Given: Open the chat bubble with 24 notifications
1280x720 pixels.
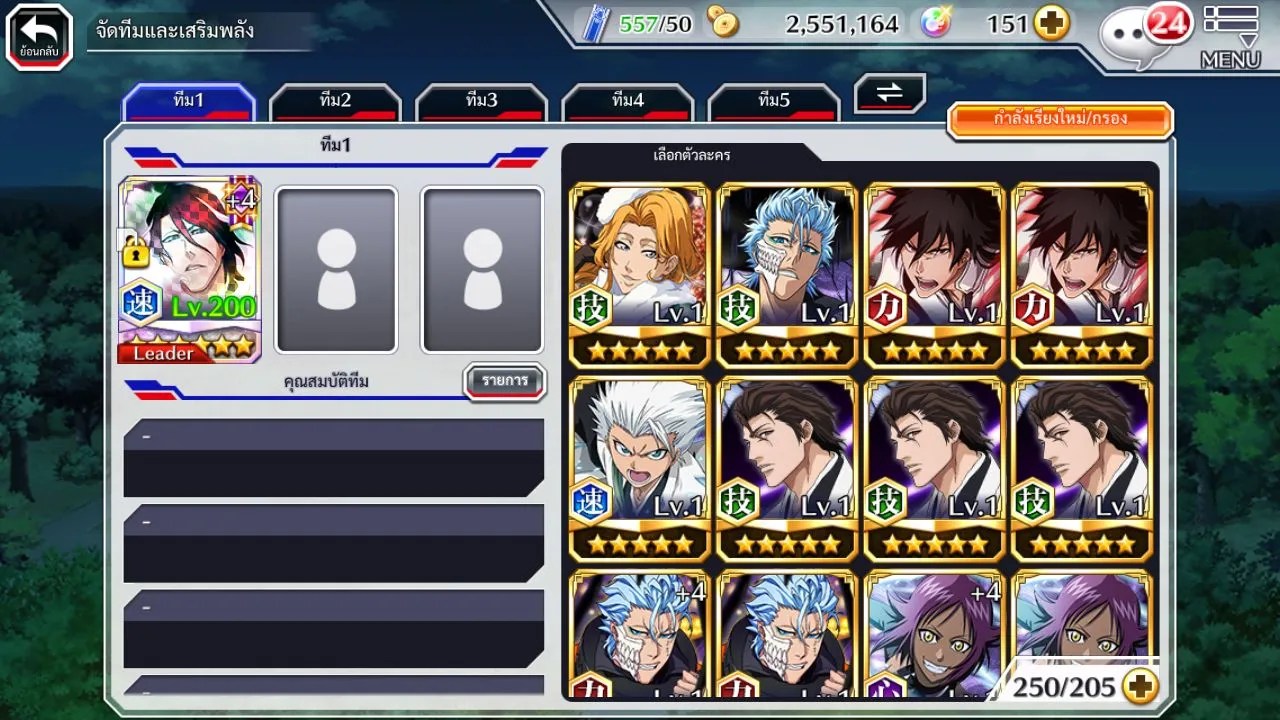Looking at the screenshot, I should 1143,35.
